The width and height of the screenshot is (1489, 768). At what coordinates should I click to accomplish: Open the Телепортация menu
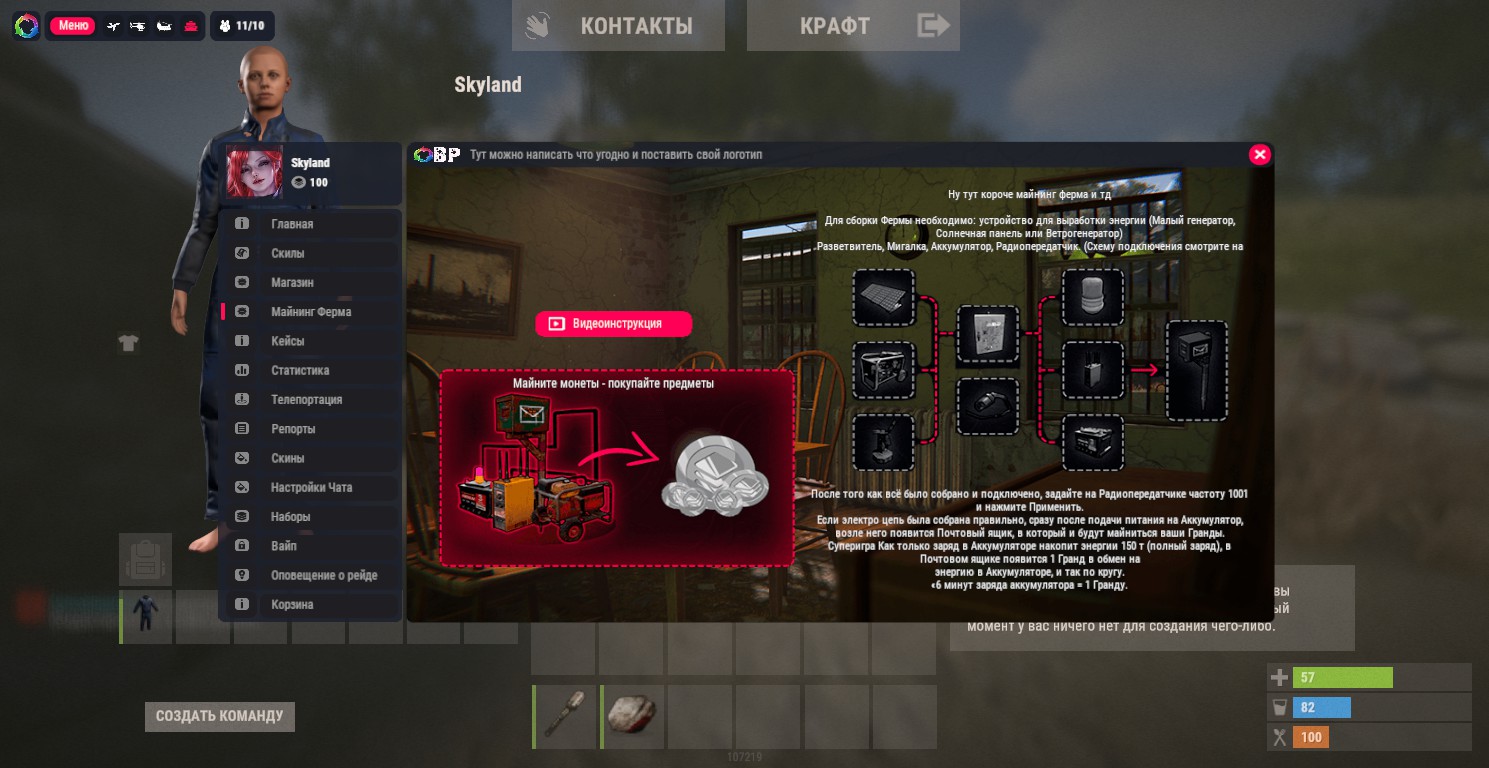point(310,400)
